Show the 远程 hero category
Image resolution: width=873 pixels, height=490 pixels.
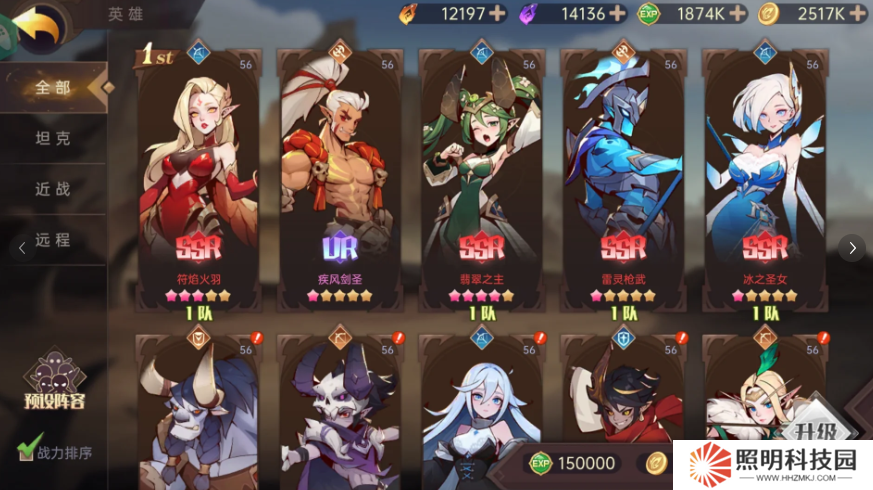click(53, 240)
